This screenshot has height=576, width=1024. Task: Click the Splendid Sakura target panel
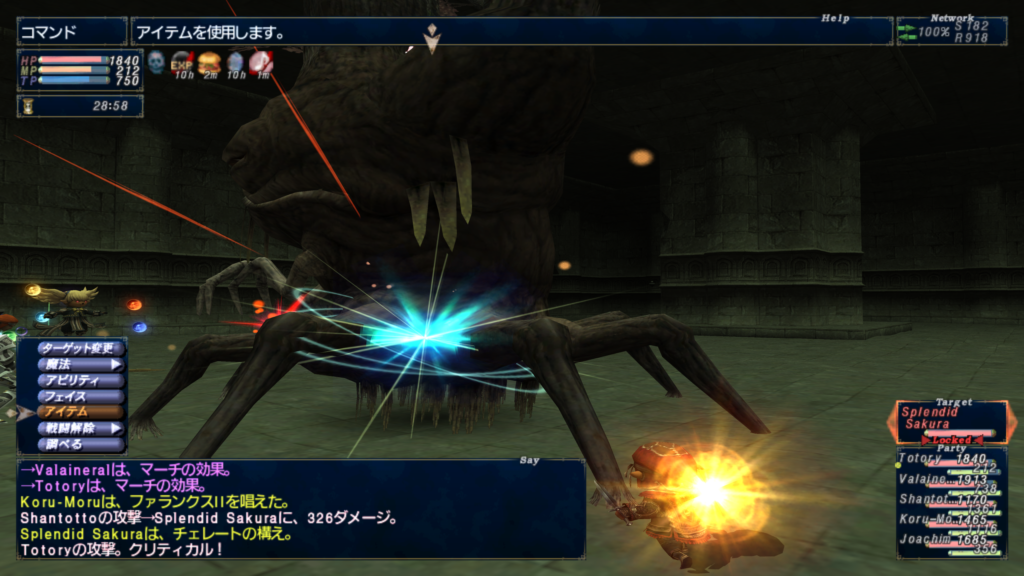point(950,422)
